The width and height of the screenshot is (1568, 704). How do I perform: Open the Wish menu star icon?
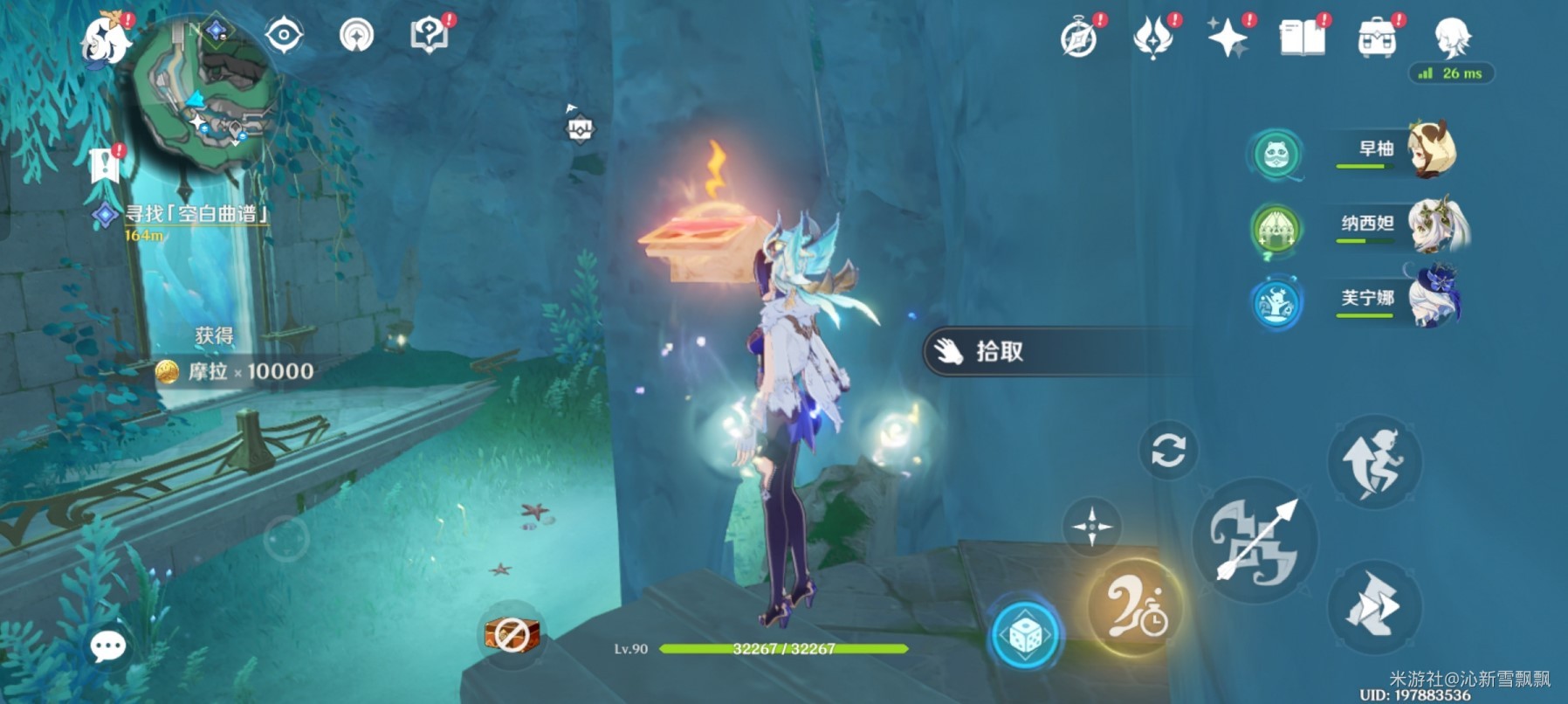pos(1229,37)
